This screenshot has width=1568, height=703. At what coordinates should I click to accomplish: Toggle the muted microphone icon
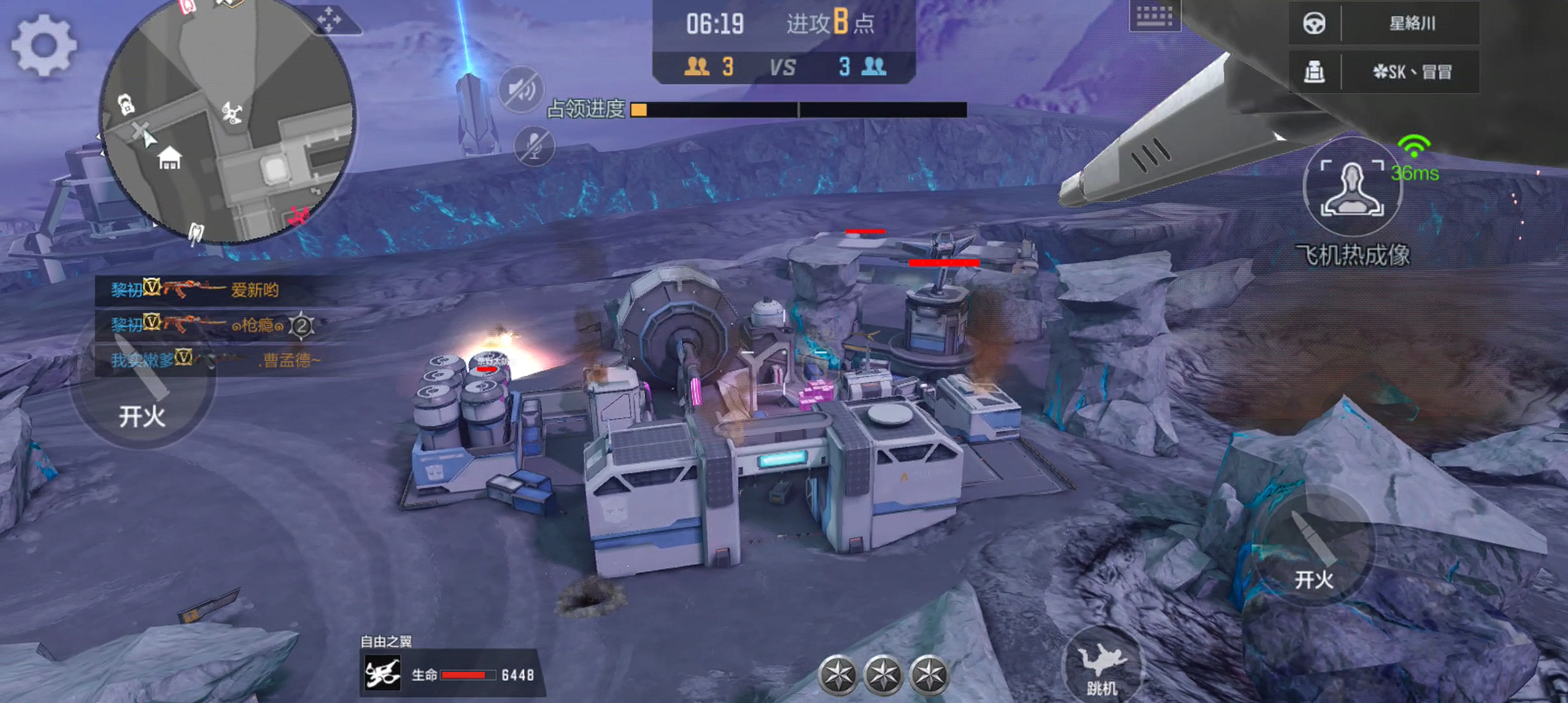pyautogui.click(x=534, y=146)
